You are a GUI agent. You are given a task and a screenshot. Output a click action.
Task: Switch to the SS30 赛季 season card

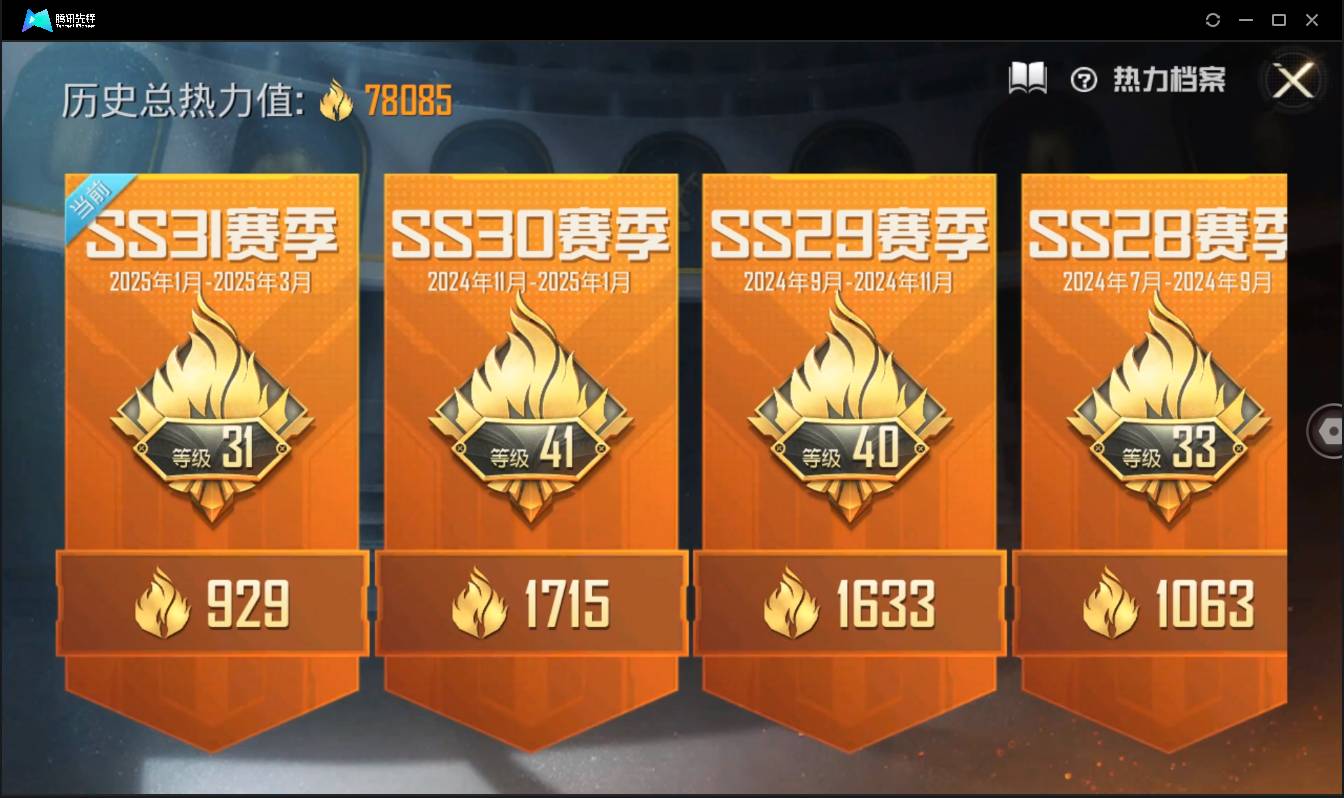coord(530,230)
